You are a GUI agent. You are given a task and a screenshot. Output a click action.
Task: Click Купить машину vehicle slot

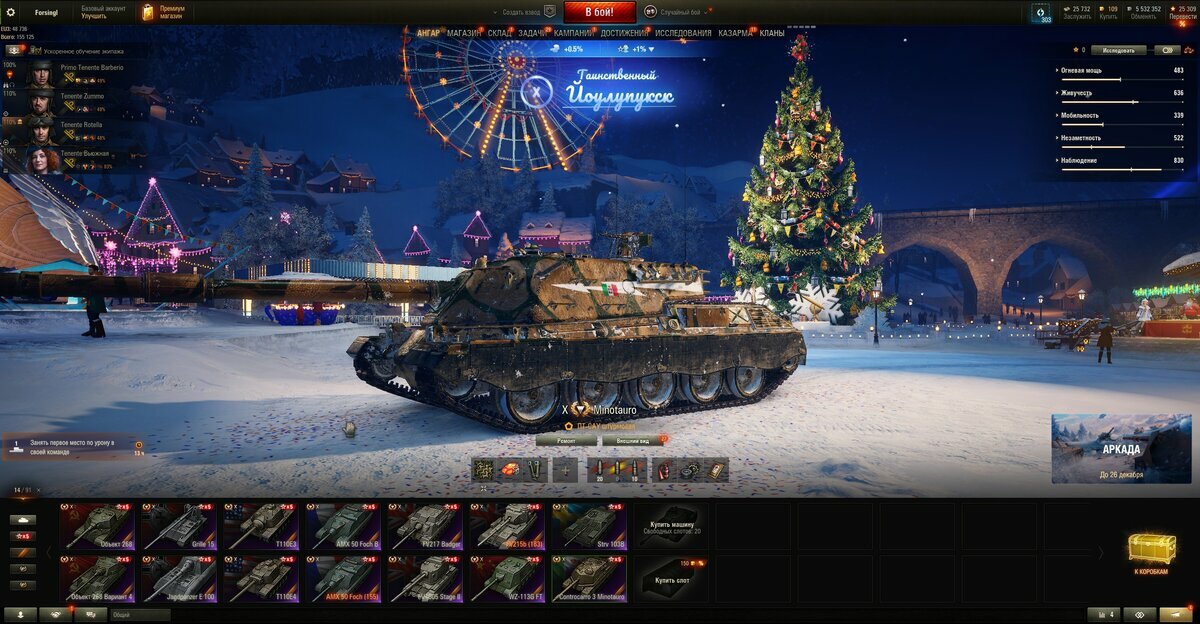[x=671, y=526]
